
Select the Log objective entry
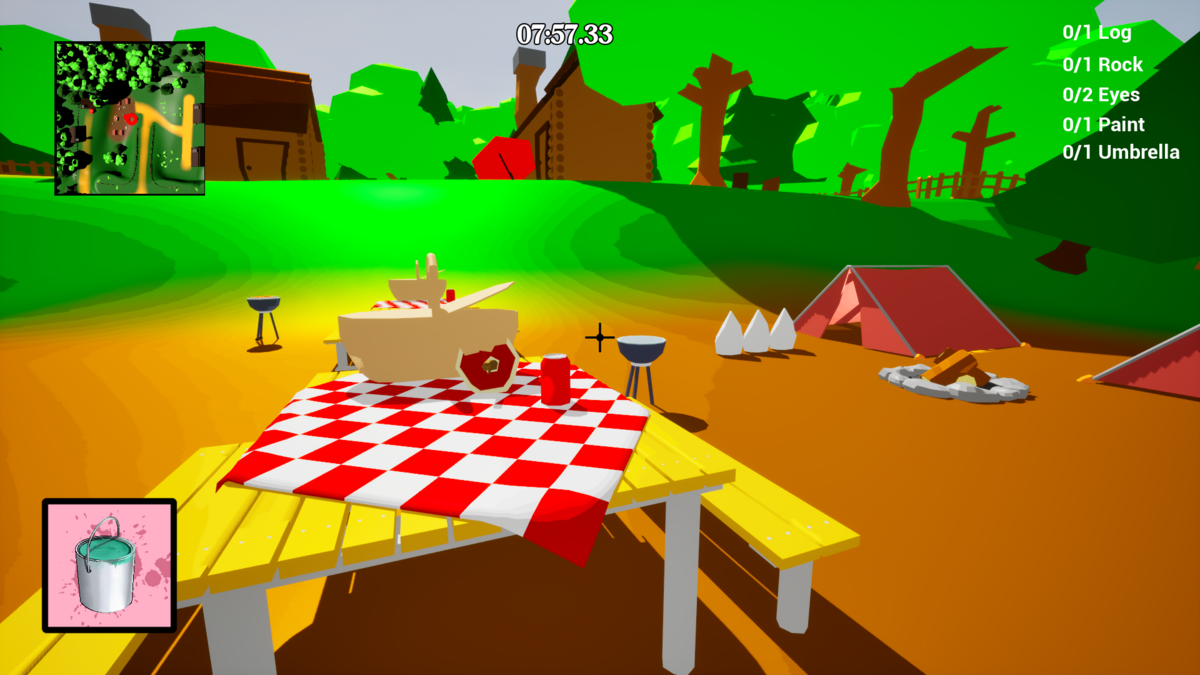click(x=1097, y=33)
